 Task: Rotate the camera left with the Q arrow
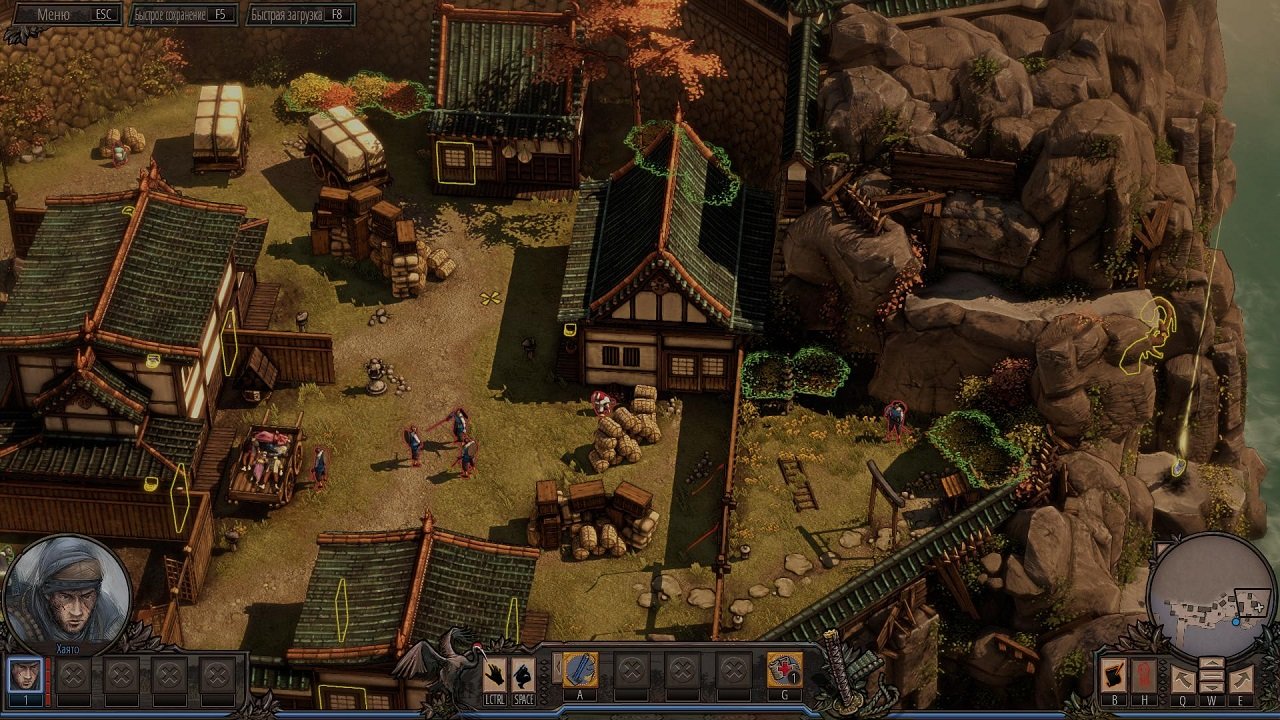coord(1183,679)
